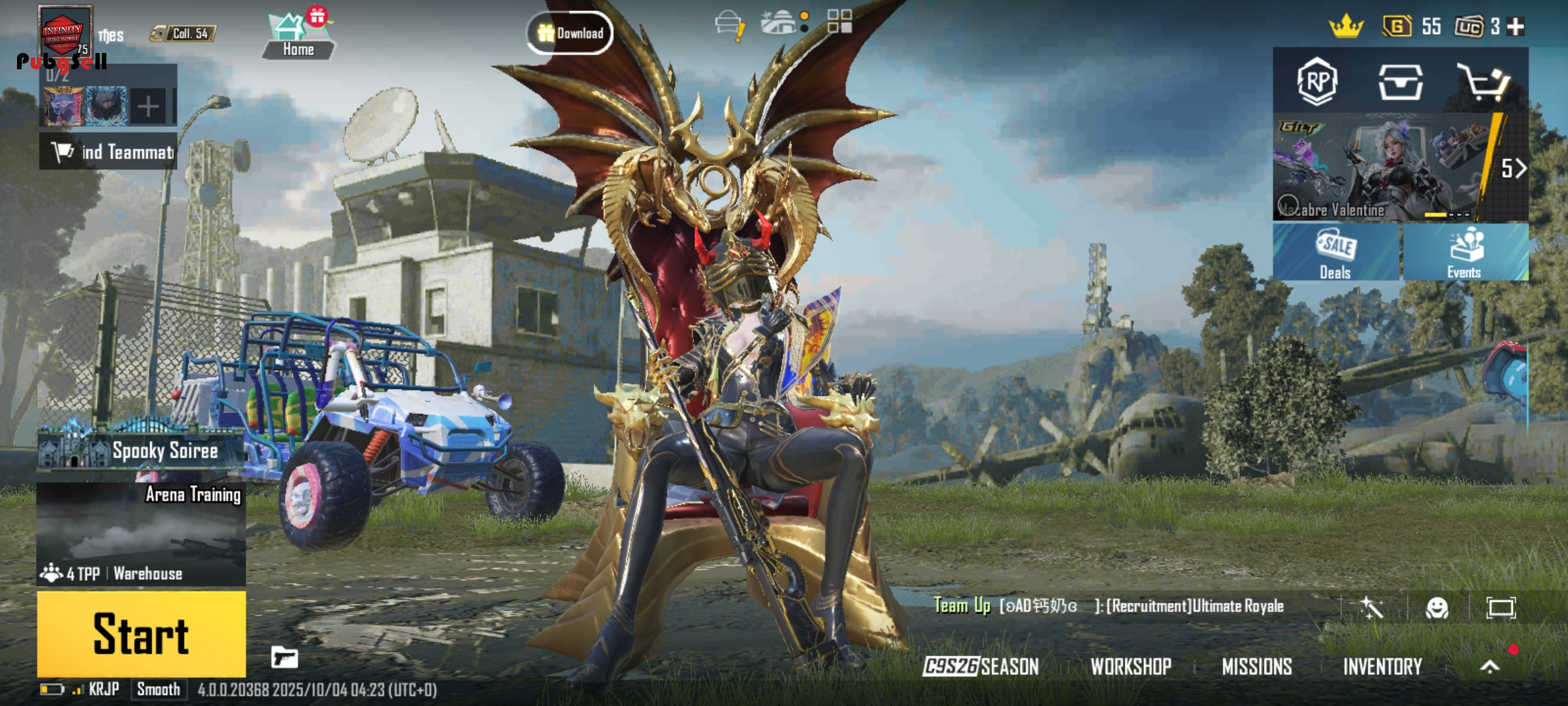Add a teammate with the plus slot
This screenshot has width=1568, height=706.
pyautogui.click(x=148, y=106)
